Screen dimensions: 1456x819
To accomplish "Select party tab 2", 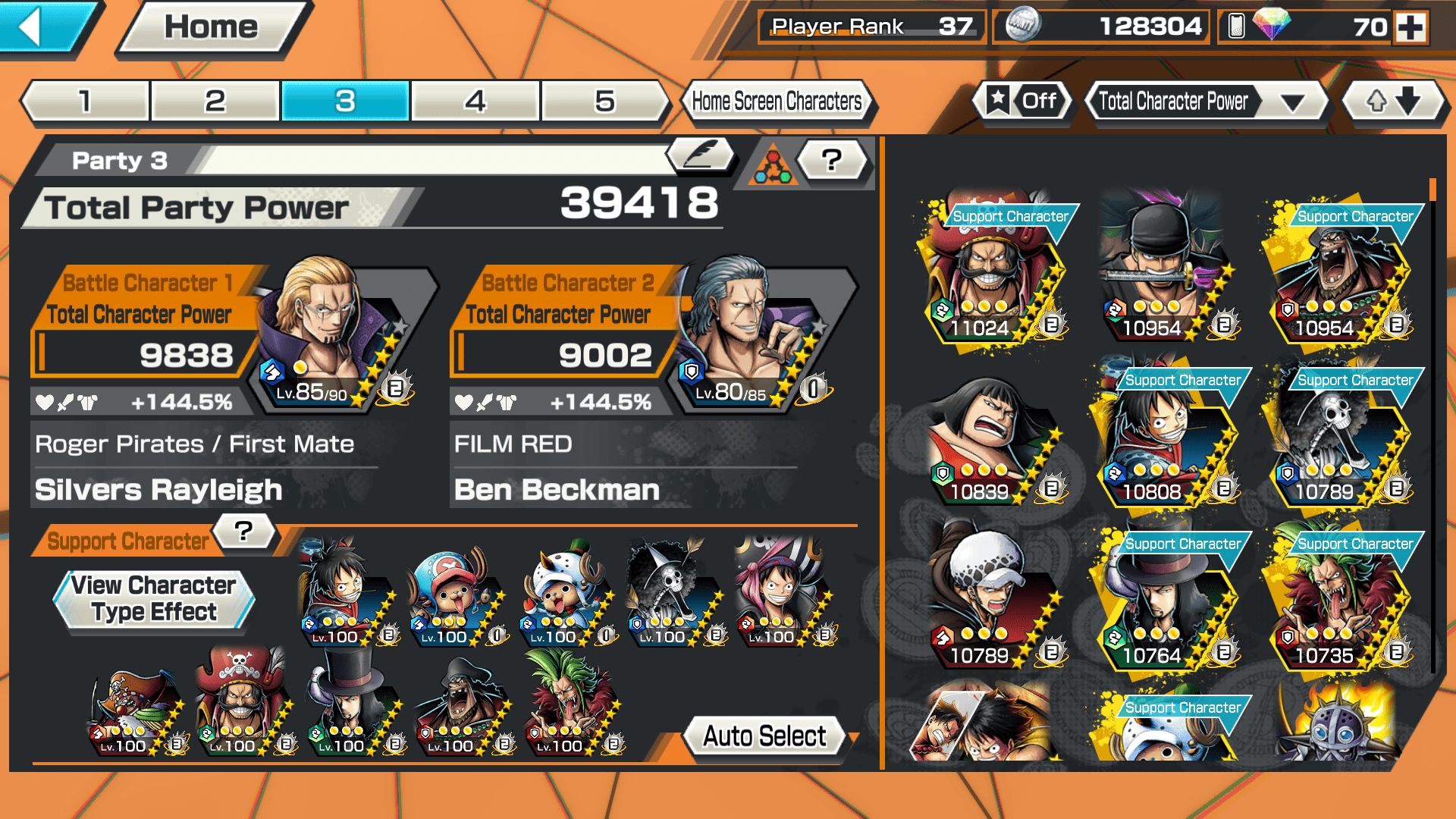I will [215, 101].
